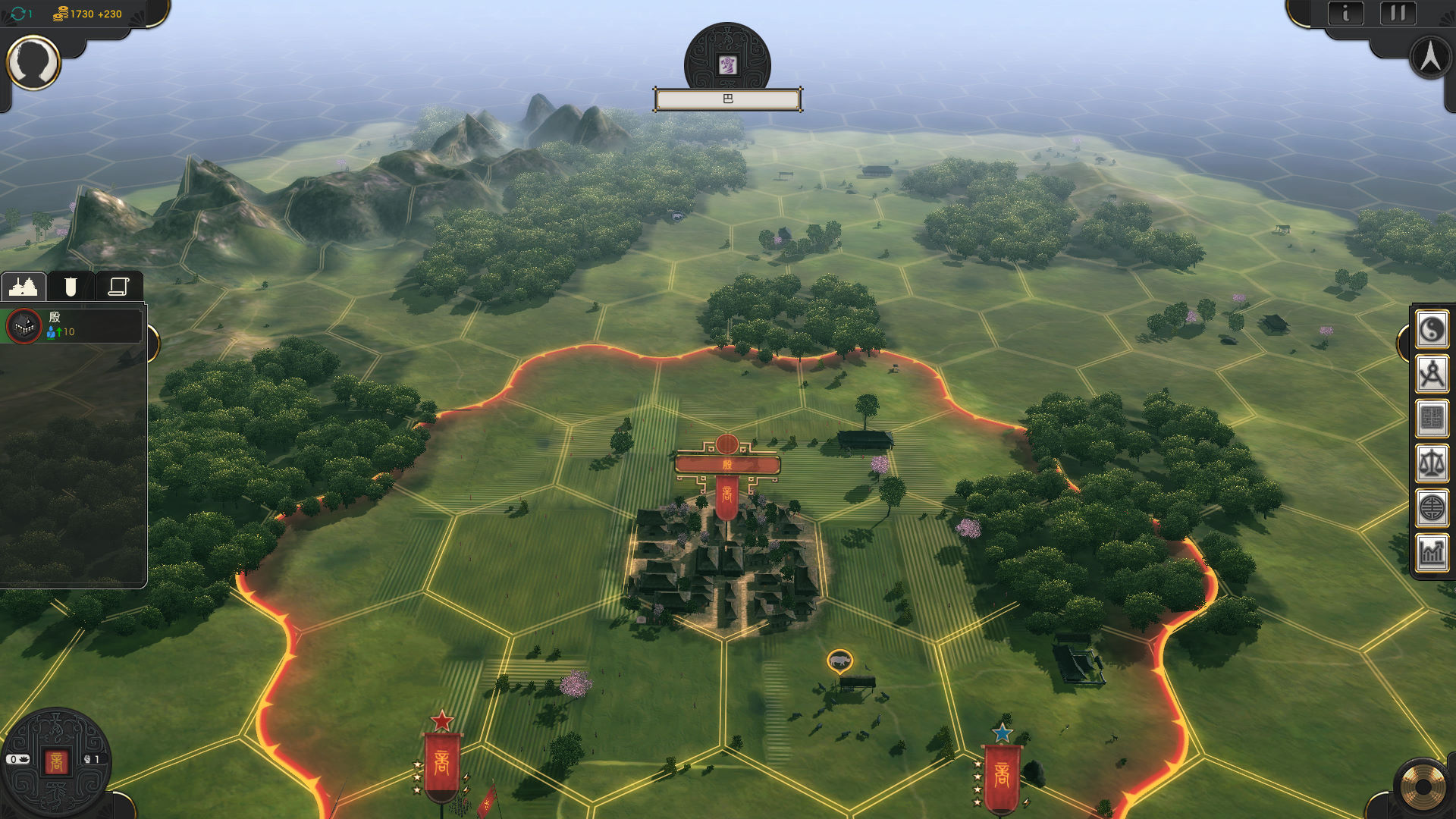
Task: Select the army banner with the blue star
Action: click(x=1002, y=773)
